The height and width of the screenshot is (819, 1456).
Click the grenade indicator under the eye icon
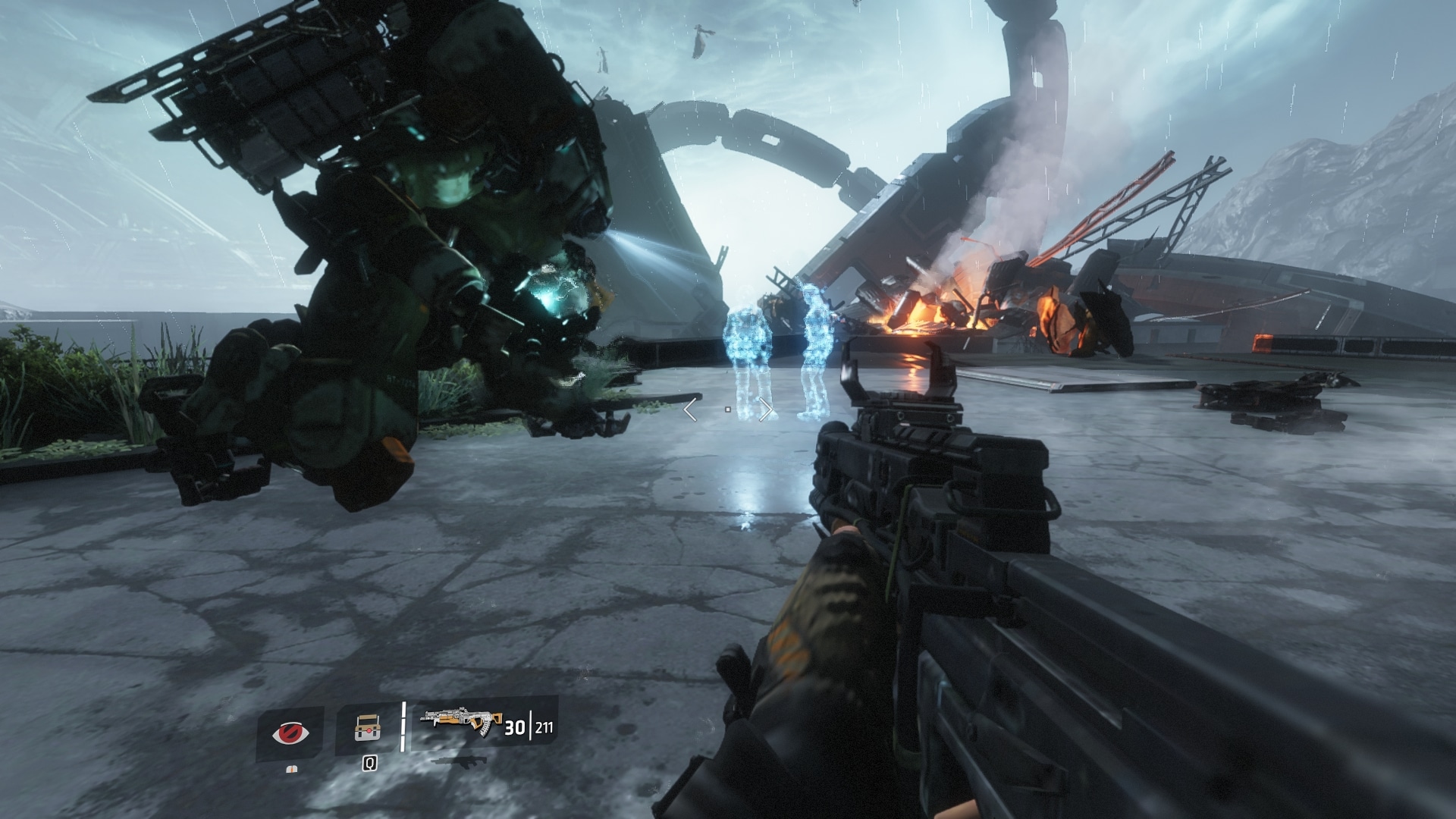point(291,770)
